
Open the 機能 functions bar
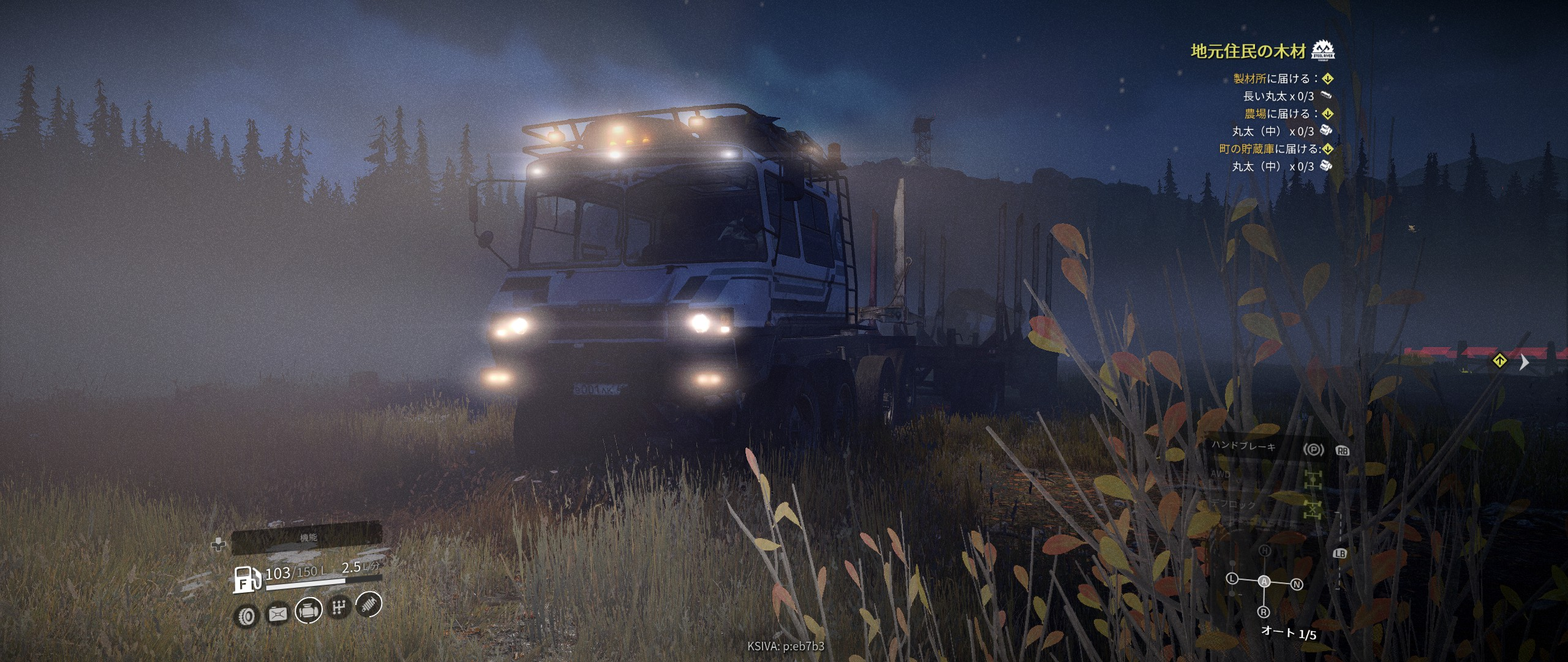(x=308, y=538)
